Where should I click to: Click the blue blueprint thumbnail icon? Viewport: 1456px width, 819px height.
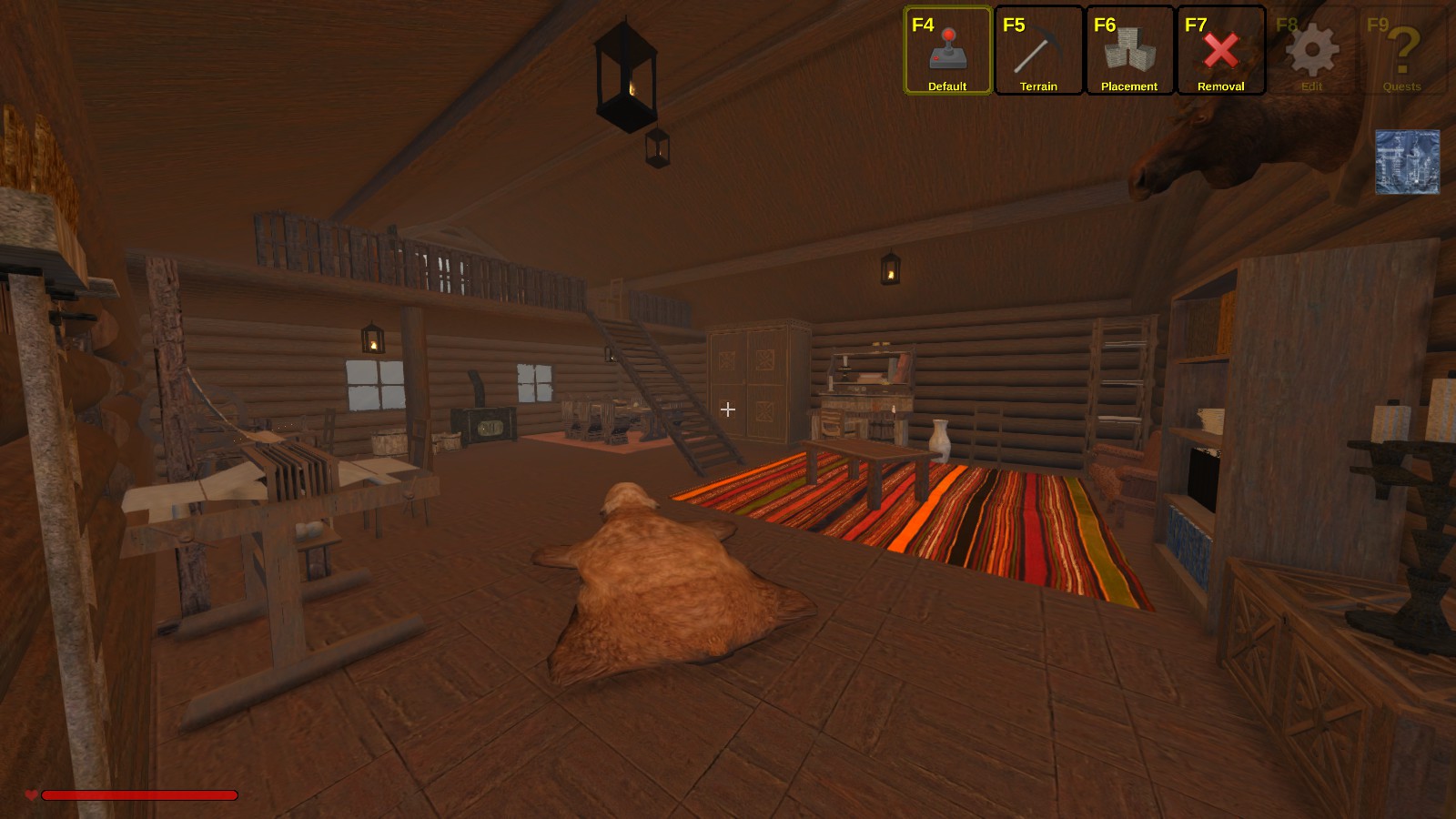1407,162
